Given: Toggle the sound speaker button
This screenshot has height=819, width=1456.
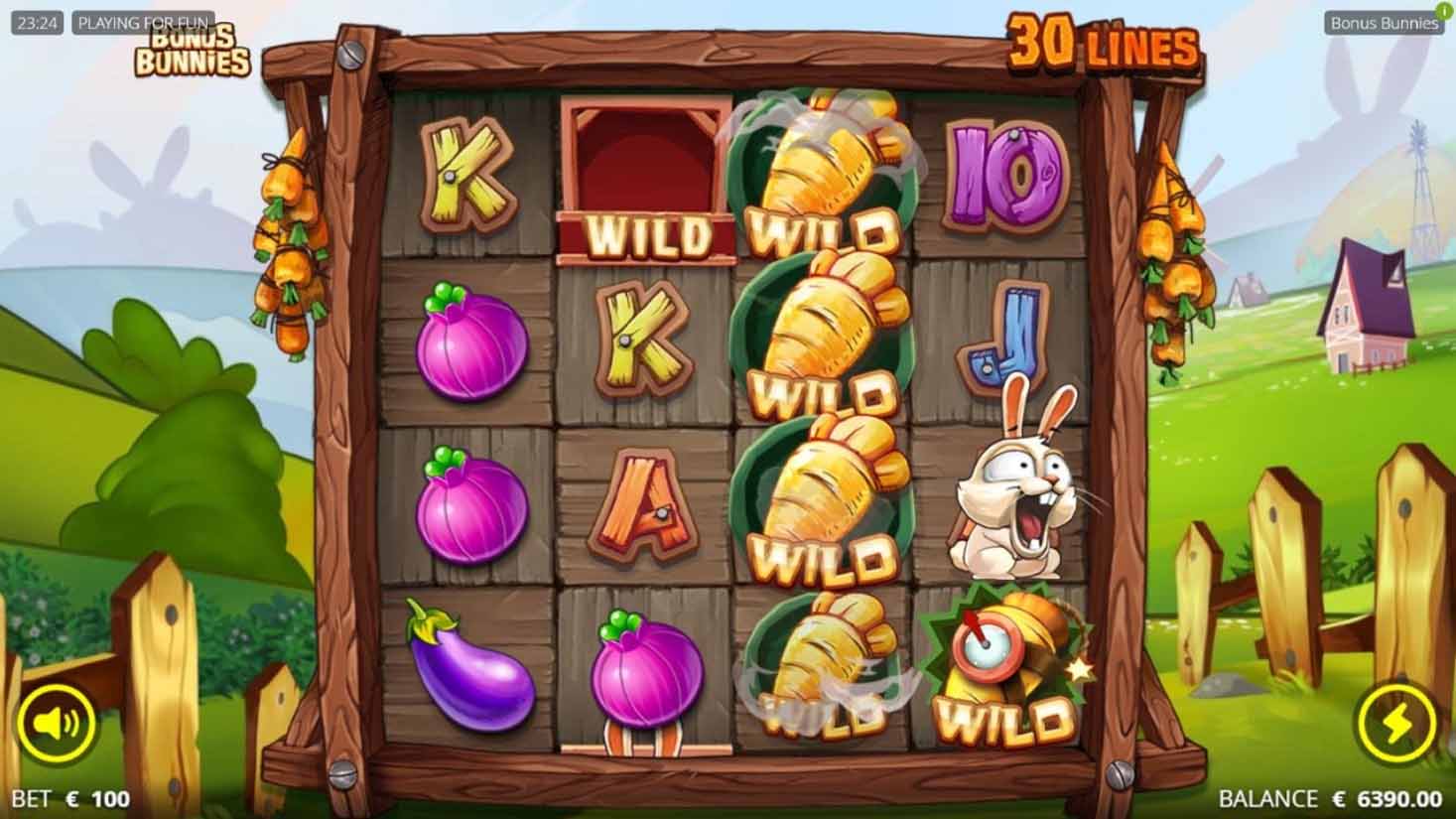Looking at the screenshot, I should click(54, 725).
